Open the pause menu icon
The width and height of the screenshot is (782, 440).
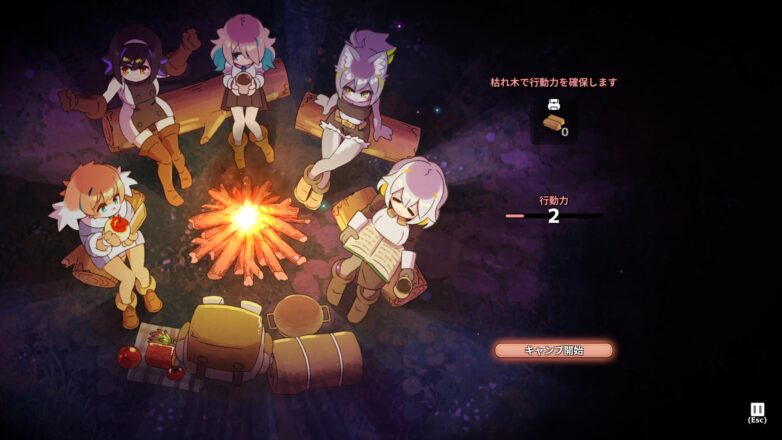coord(757,409)
